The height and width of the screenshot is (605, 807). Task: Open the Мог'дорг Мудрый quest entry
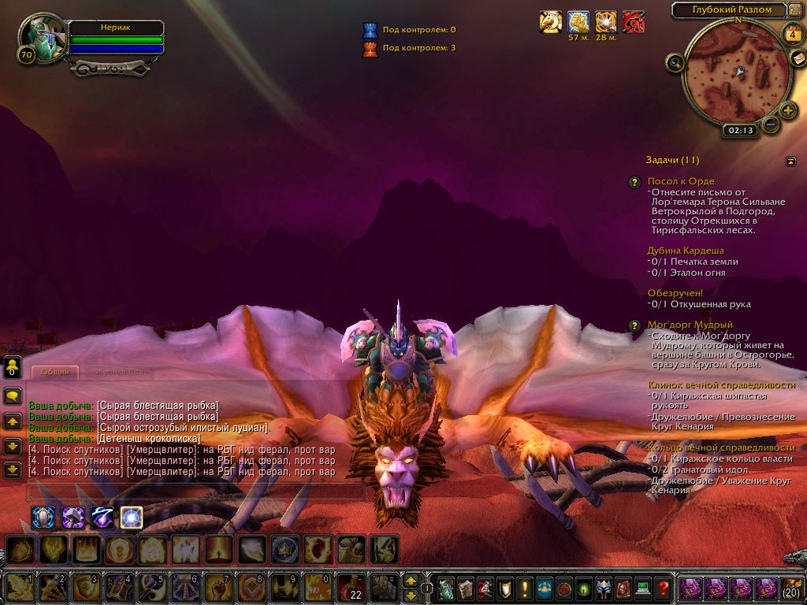click(x=690, y=325)
